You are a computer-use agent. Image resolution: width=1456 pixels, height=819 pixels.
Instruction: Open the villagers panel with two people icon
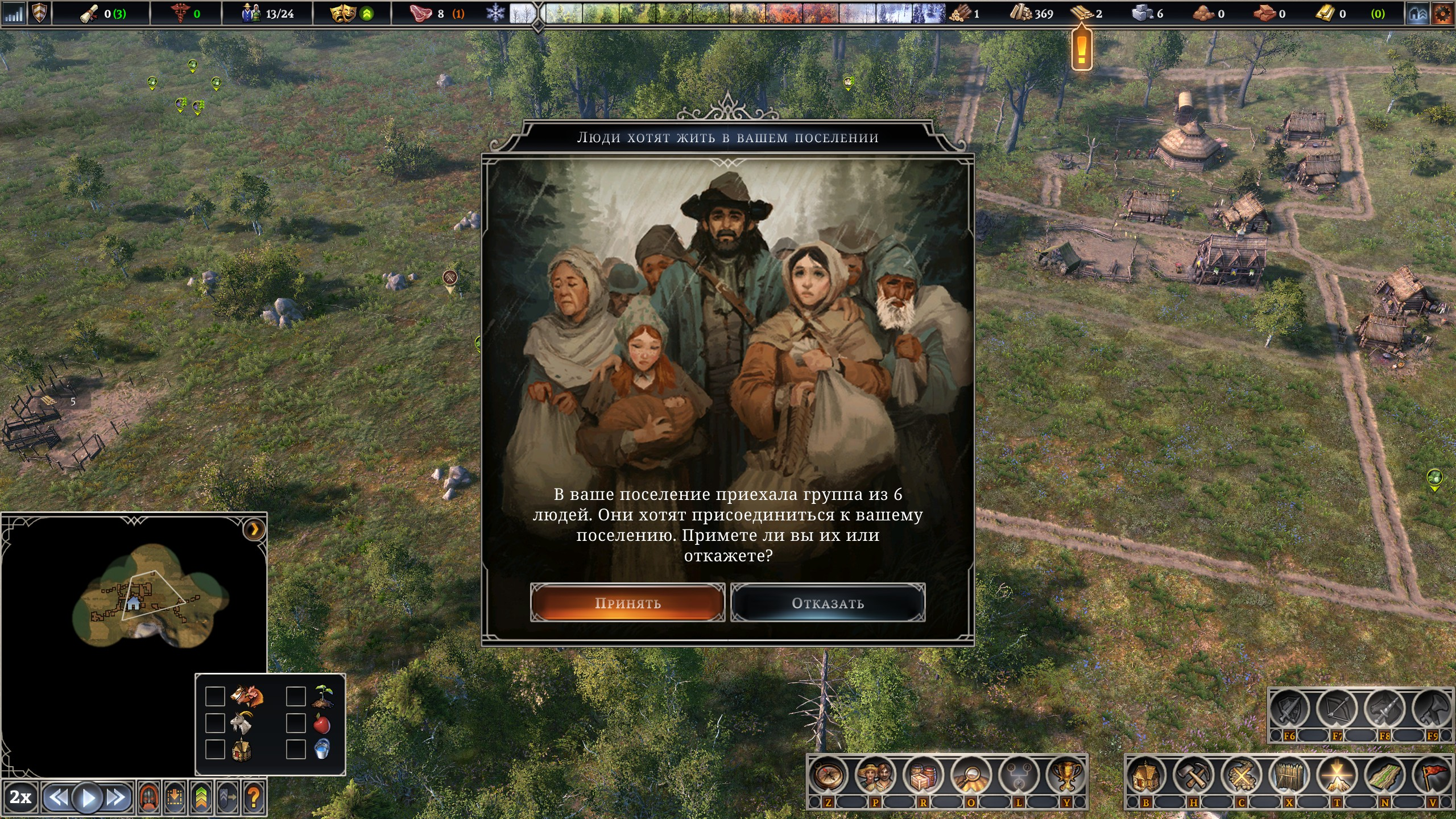(x=875, y=775)
